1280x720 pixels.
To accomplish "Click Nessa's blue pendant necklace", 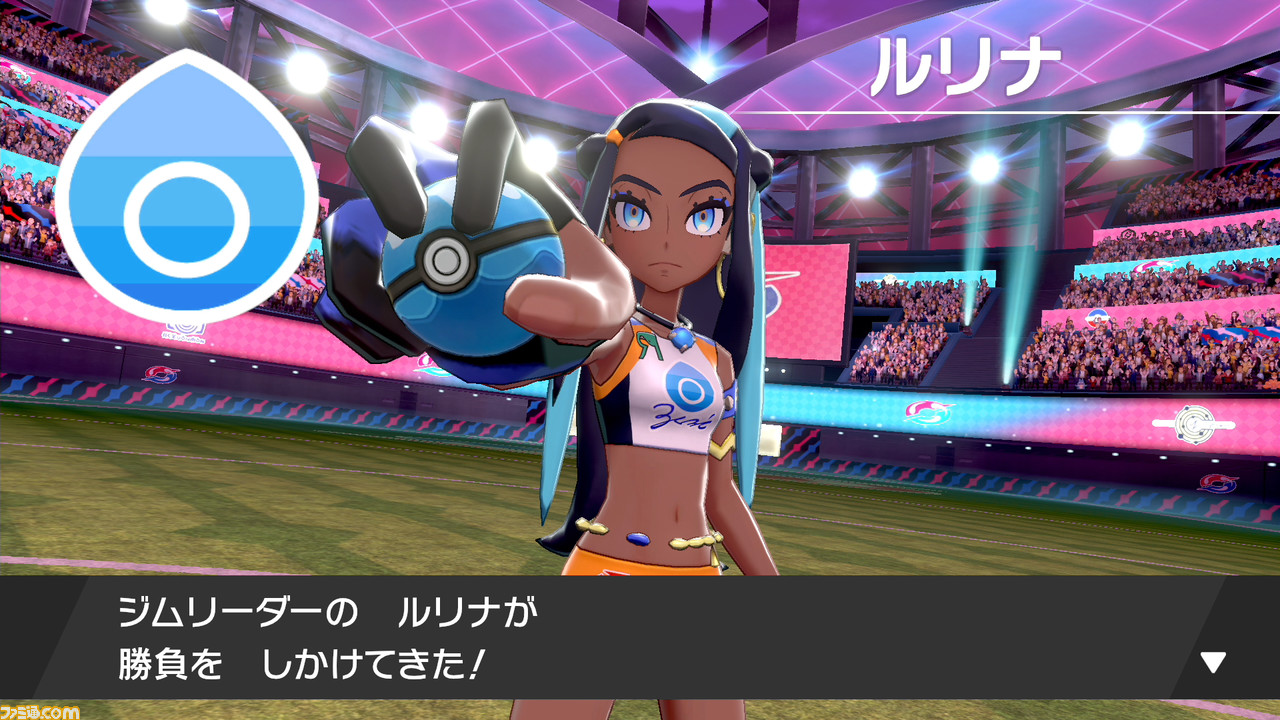I will [682, 337].
